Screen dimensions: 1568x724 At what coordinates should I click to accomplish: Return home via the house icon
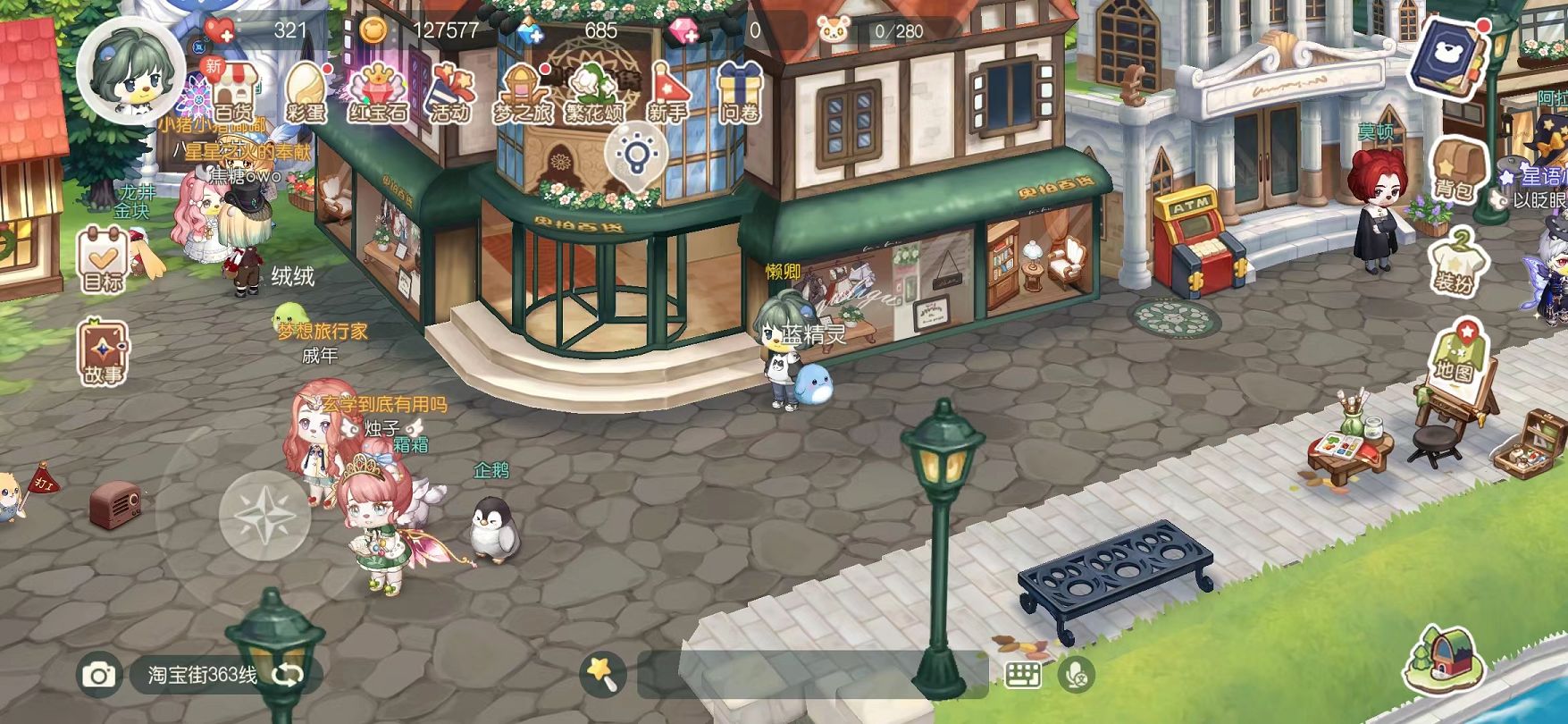(x=1446, y=659)
